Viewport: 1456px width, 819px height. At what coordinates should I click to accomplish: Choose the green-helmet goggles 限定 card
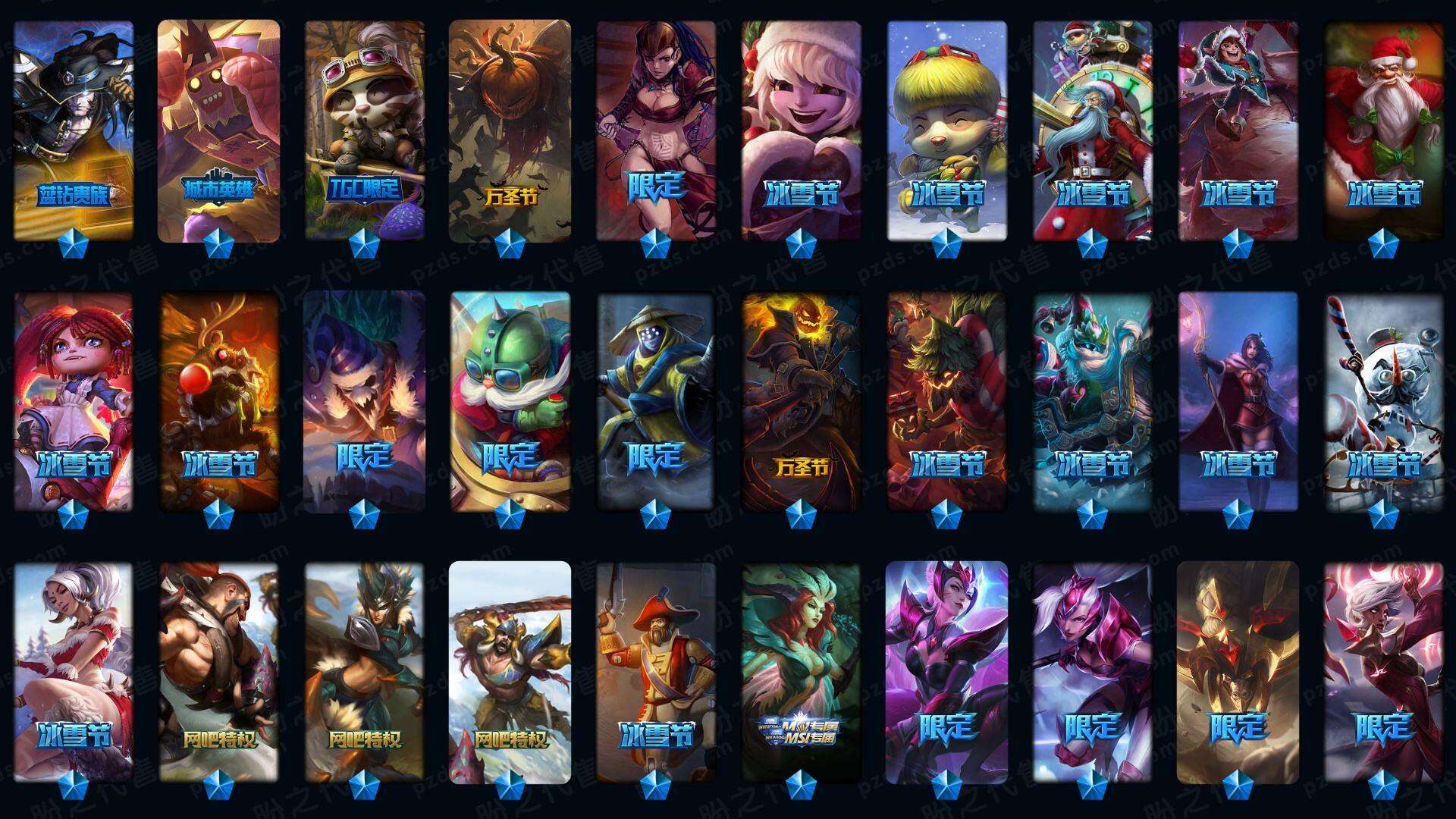[510, 402]
